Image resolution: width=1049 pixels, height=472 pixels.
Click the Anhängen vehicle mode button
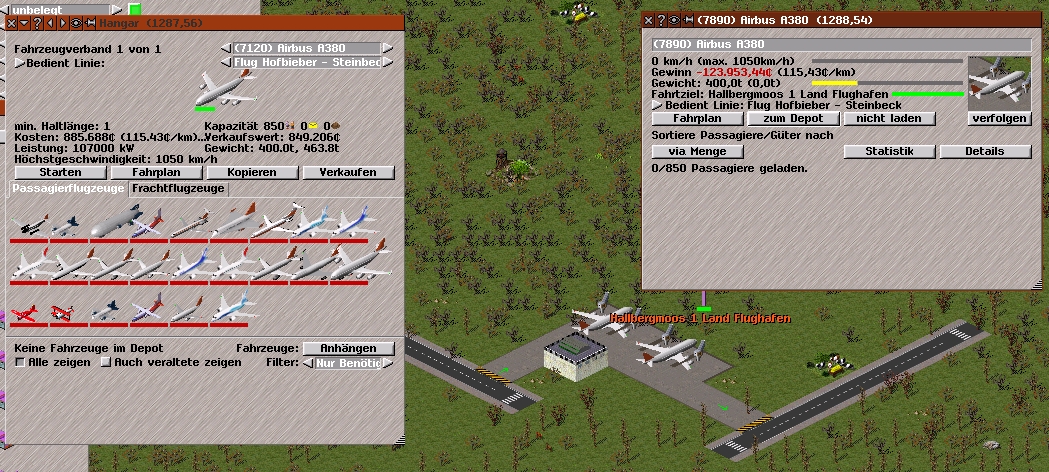pos(348,348)
